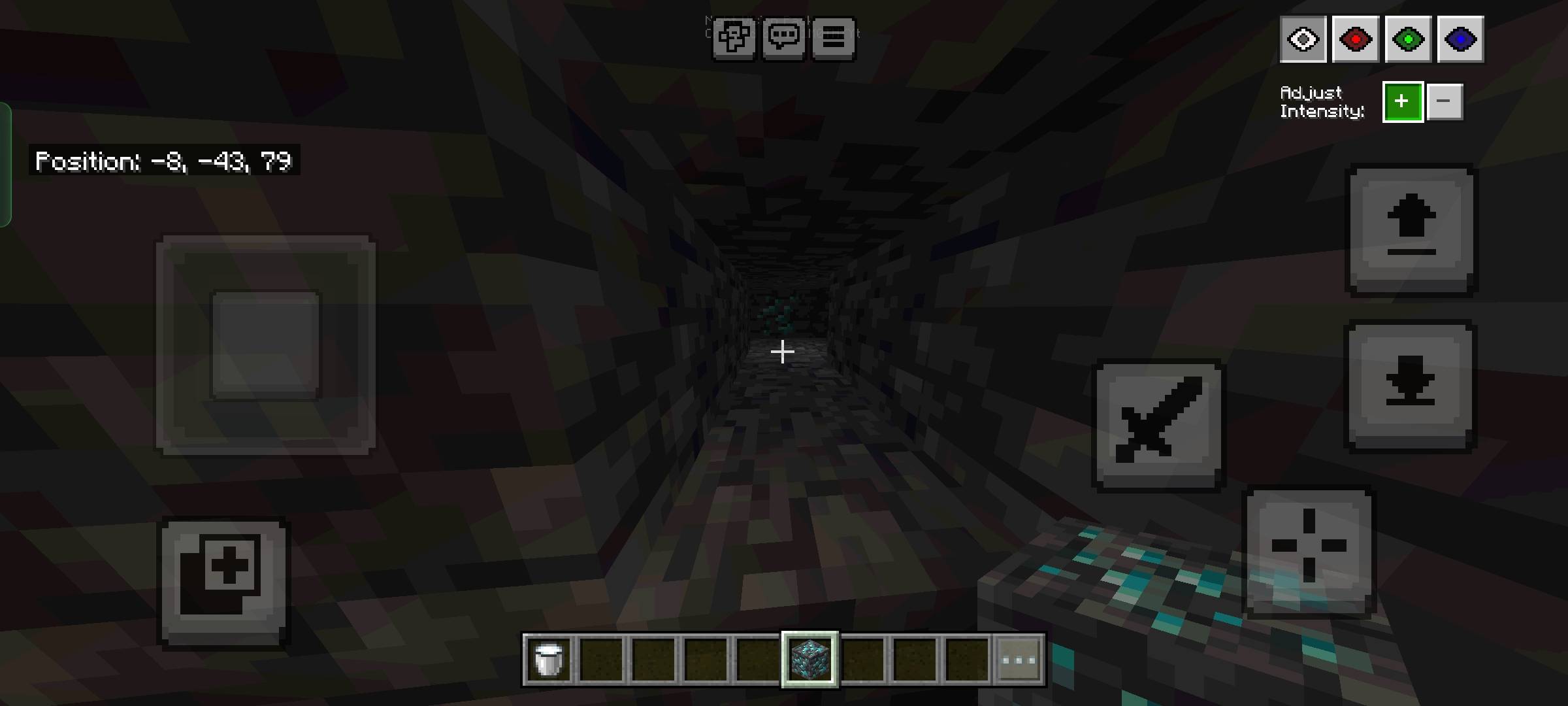The image size is (1568, 706).
Task: Tap the Position coordinates display
Action: click(x=163, y=161)
